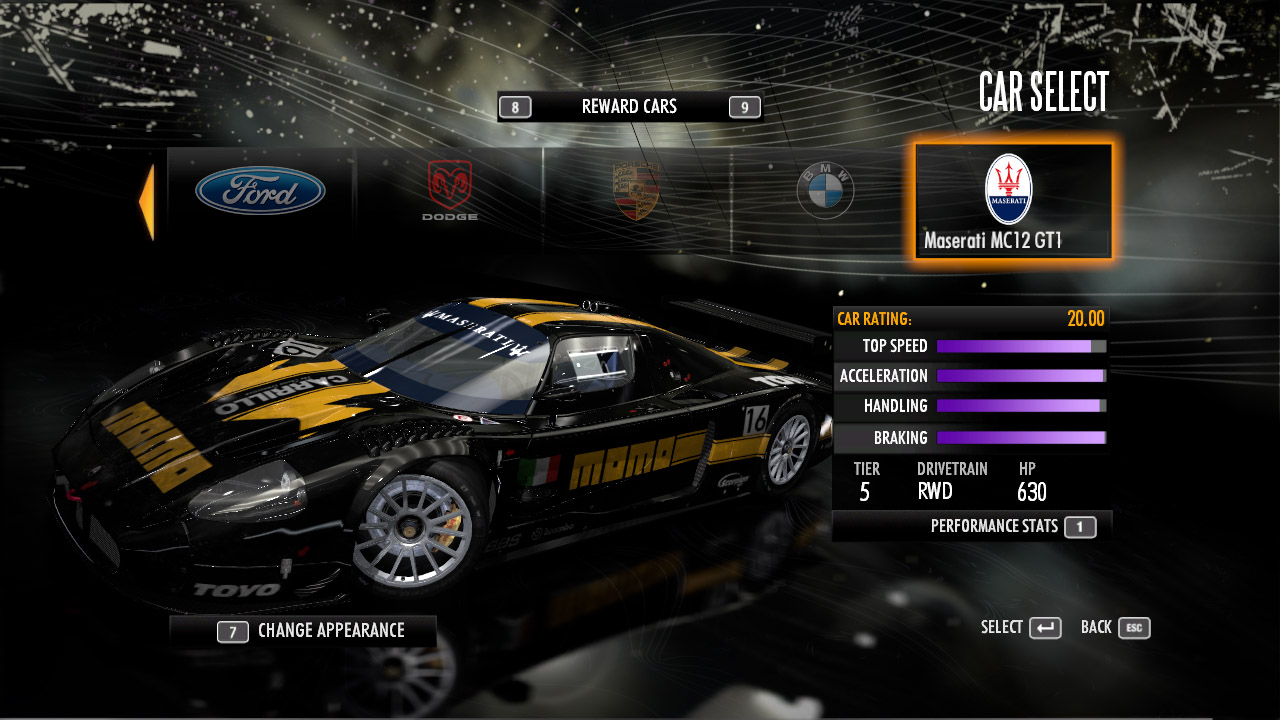Viewport: 1280px width, 720px height.
Task: Switch the Reward Cars category selector
Action: [x=629, y=107]
